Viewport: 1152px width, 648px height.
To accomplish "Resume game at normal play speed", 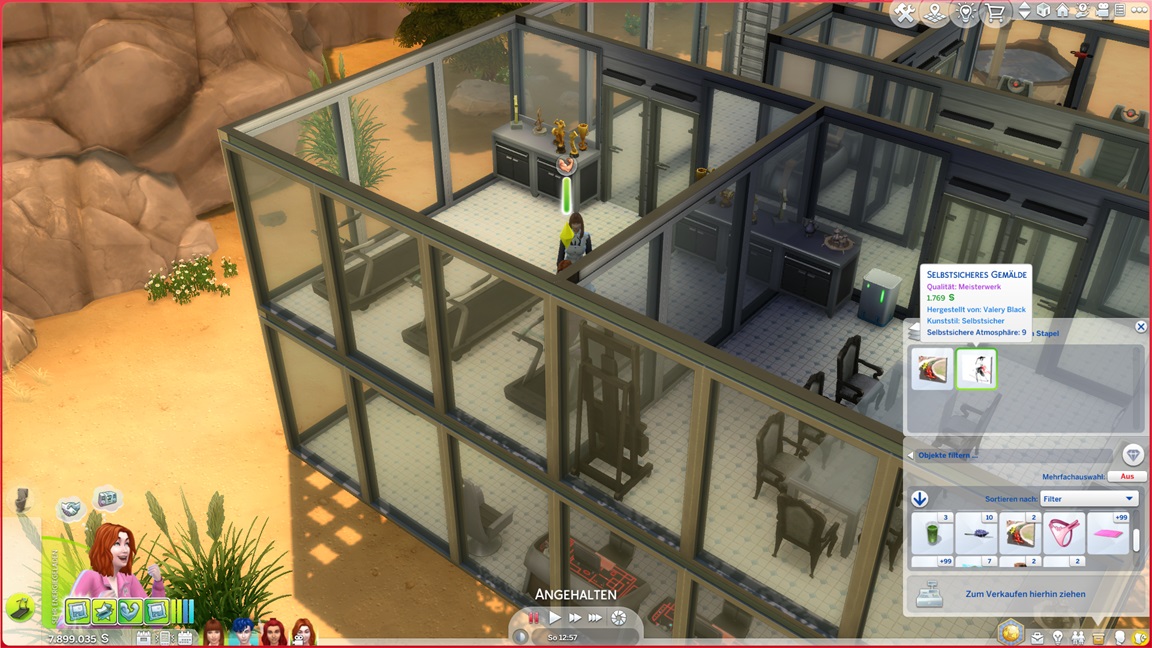I will point(555,618).
